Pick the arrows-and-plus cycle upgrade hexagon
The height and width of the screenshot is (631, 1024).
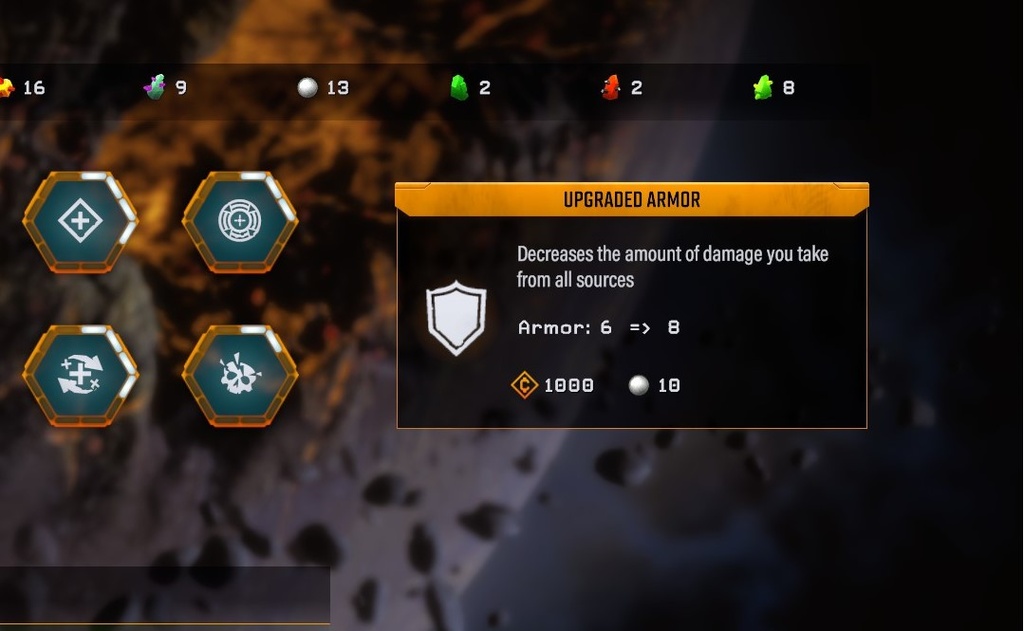click(80, 375)
